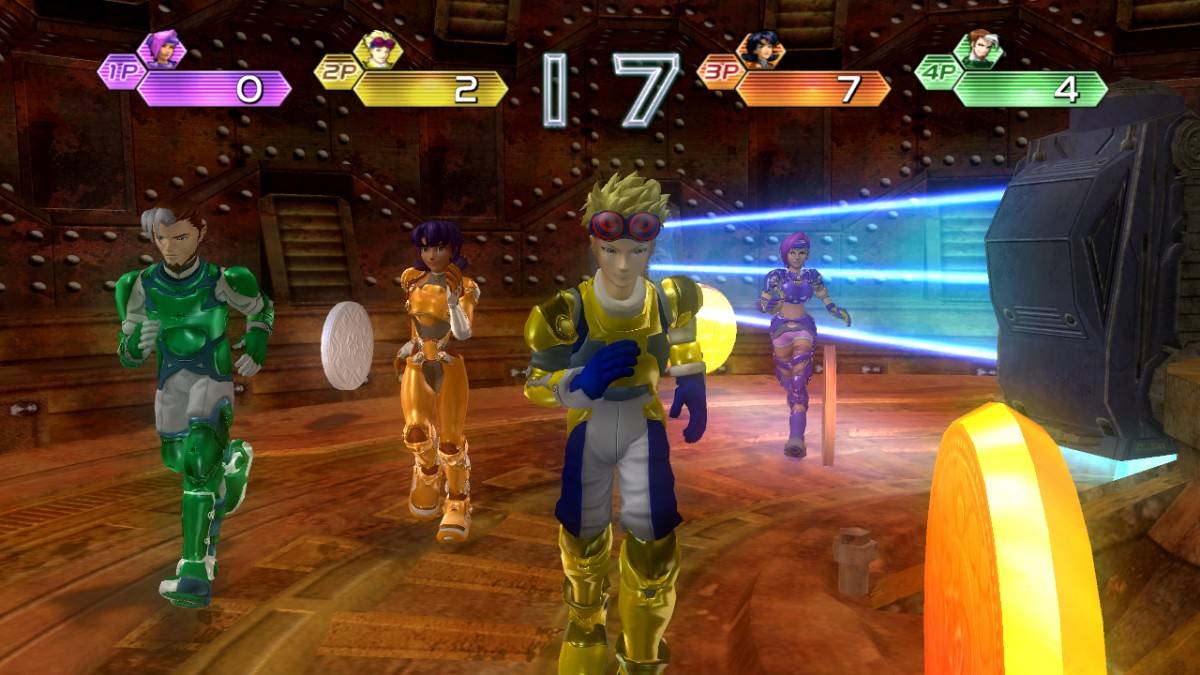The height and width of the screenshot is (675, 1200).
Task: Pick the 4P brown-haired character portrait
Action: click(x=978, y=49)
